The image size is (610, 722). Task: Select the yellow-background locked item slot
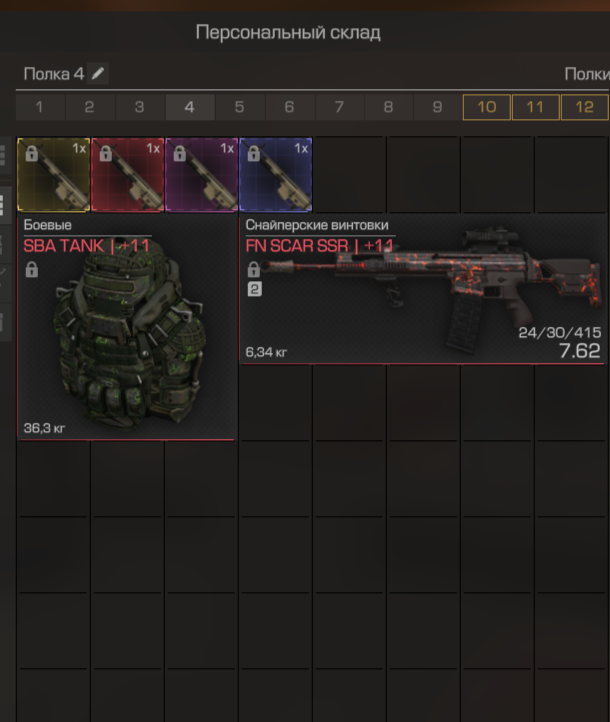[54, 174]
